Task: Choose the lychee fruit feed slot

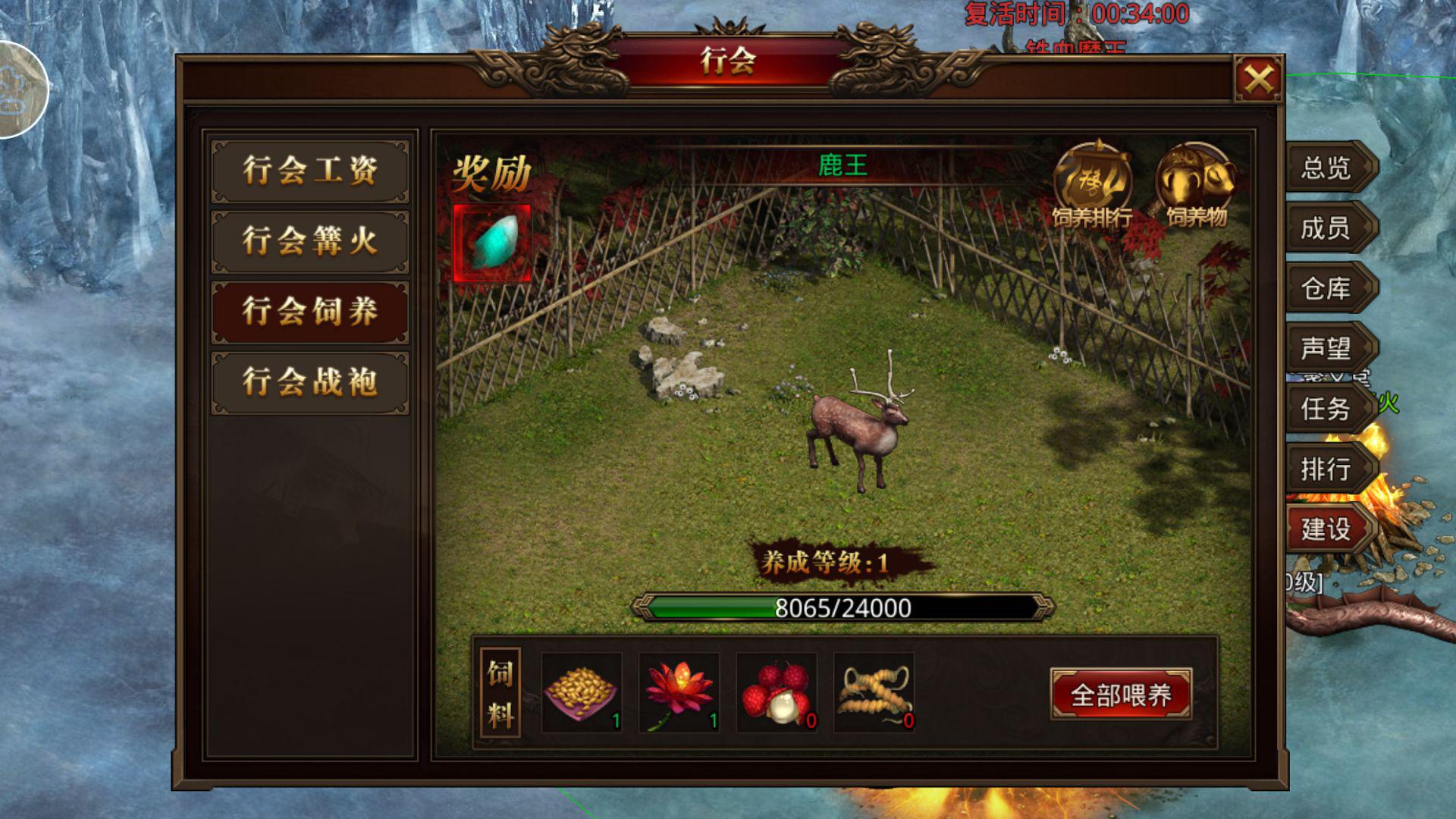Action: [777, 693]
